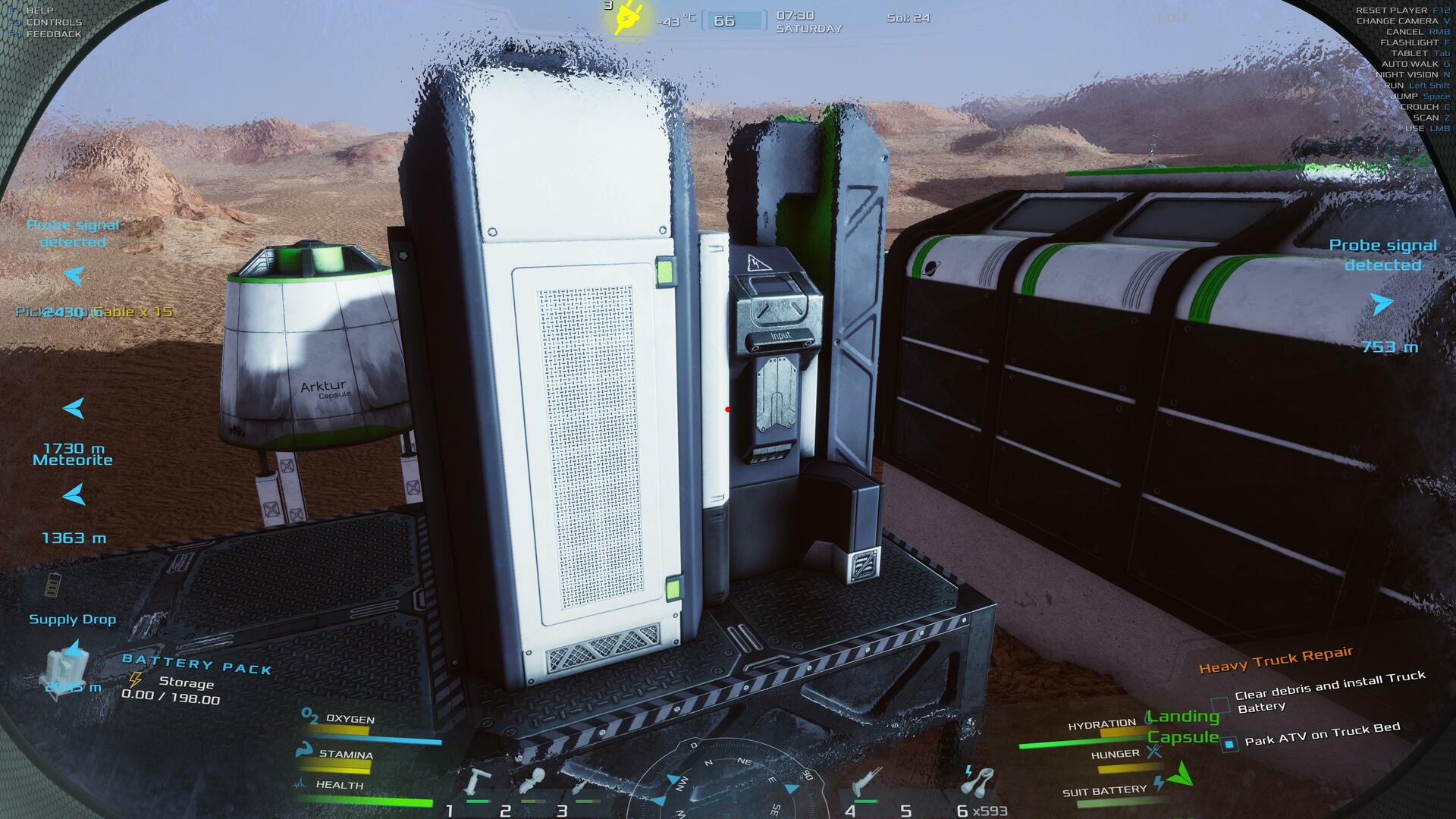1456x819 pixels.
Task: Select the tool in hotbar slot 1
Action: (479, 783)
